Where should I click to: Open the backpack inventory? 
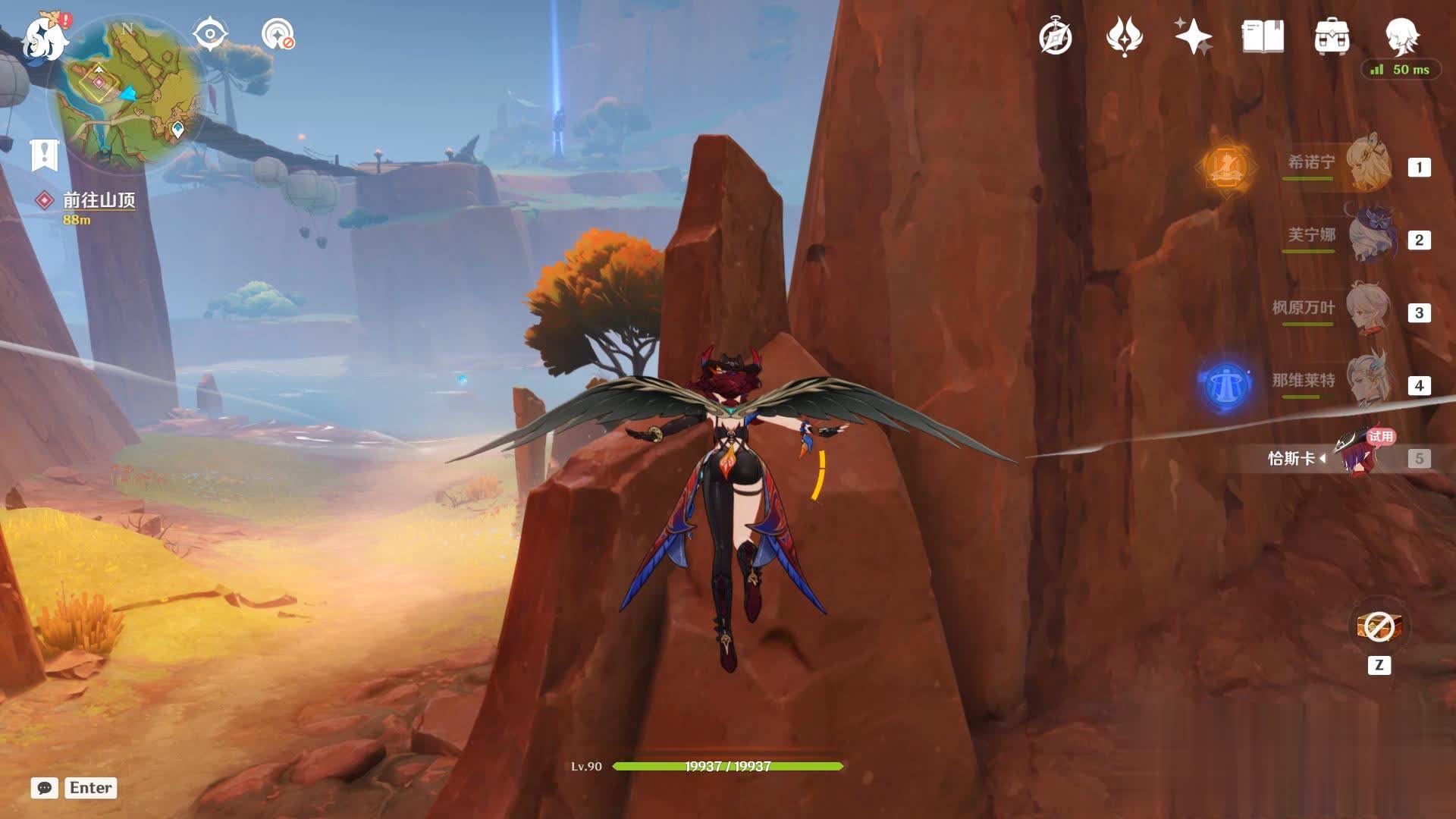(x=1332, y=36)
